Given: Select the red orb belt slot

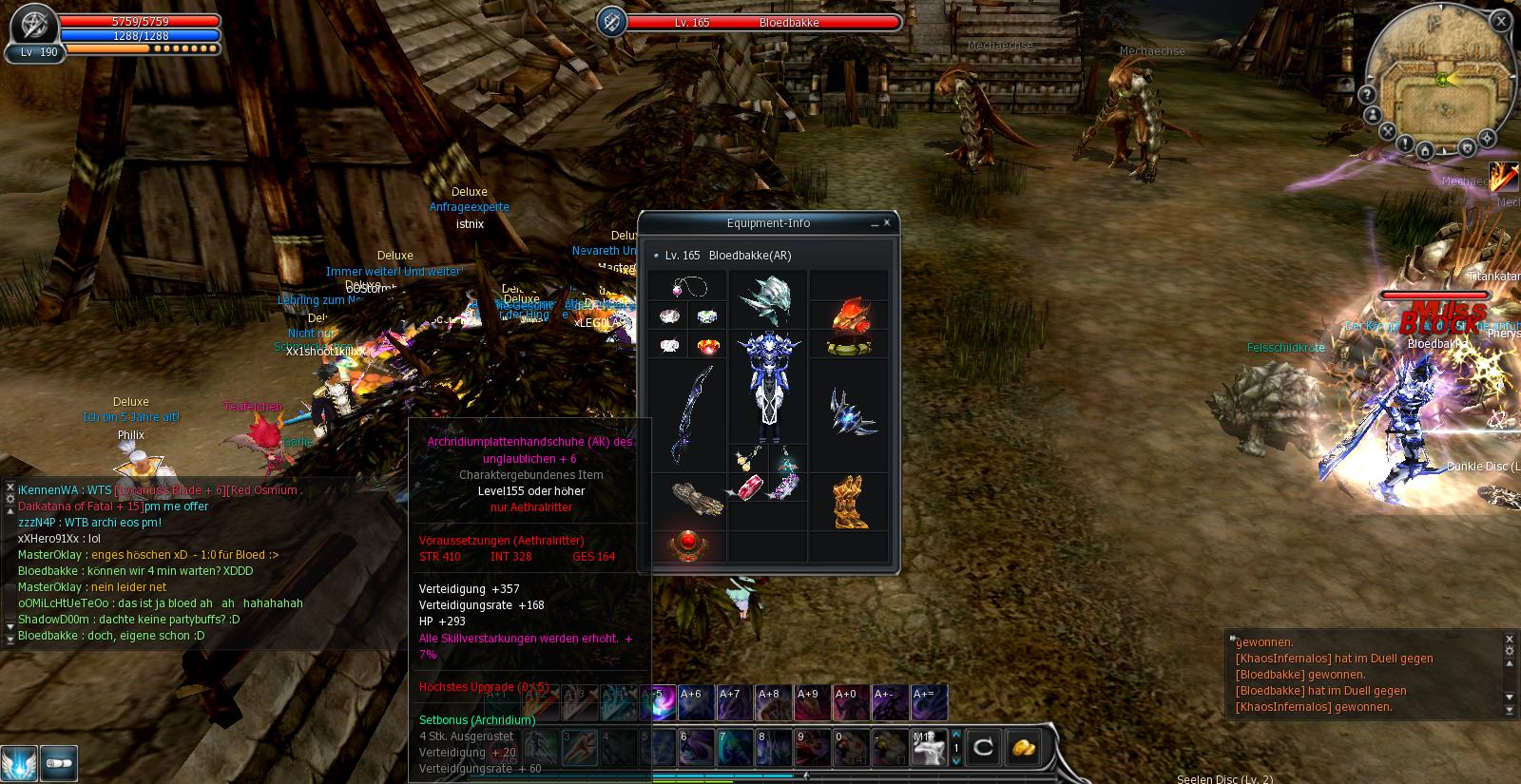Looking at the screenshot, I should click(688, 545).
